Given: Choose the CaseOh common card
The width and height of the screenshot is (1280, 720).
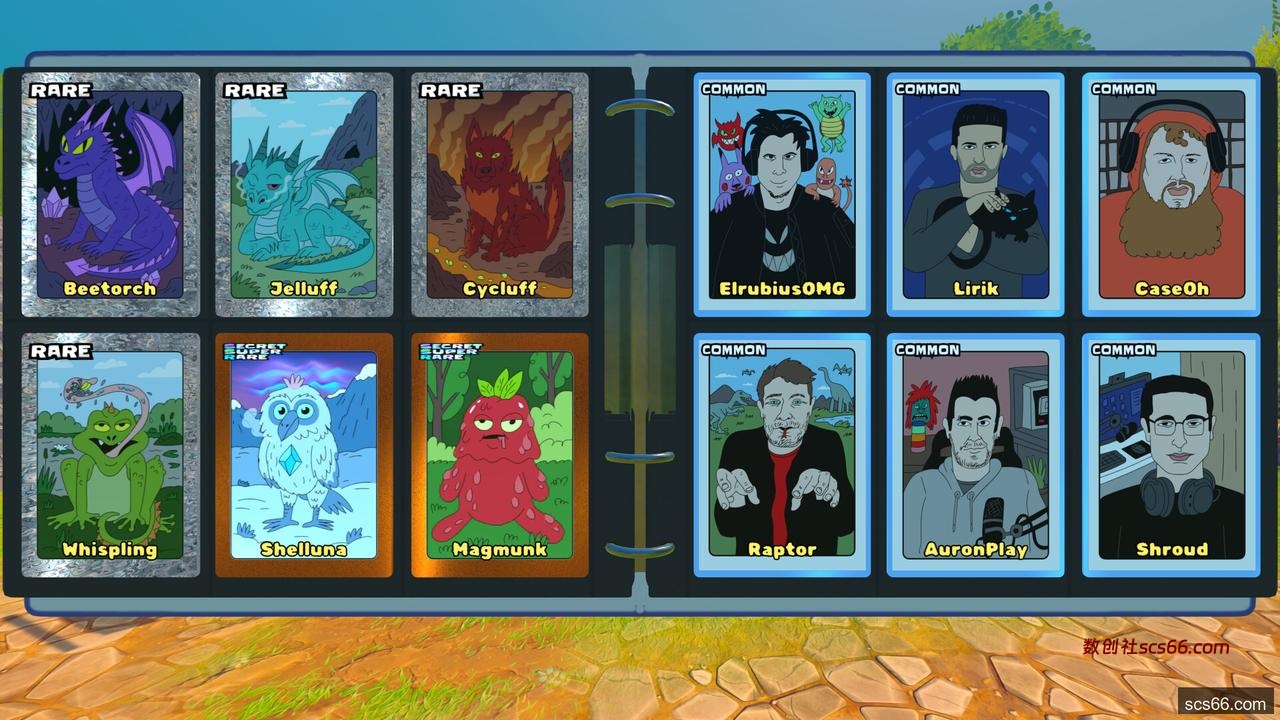Looking at the screenshot, I should pos(1171,195).
